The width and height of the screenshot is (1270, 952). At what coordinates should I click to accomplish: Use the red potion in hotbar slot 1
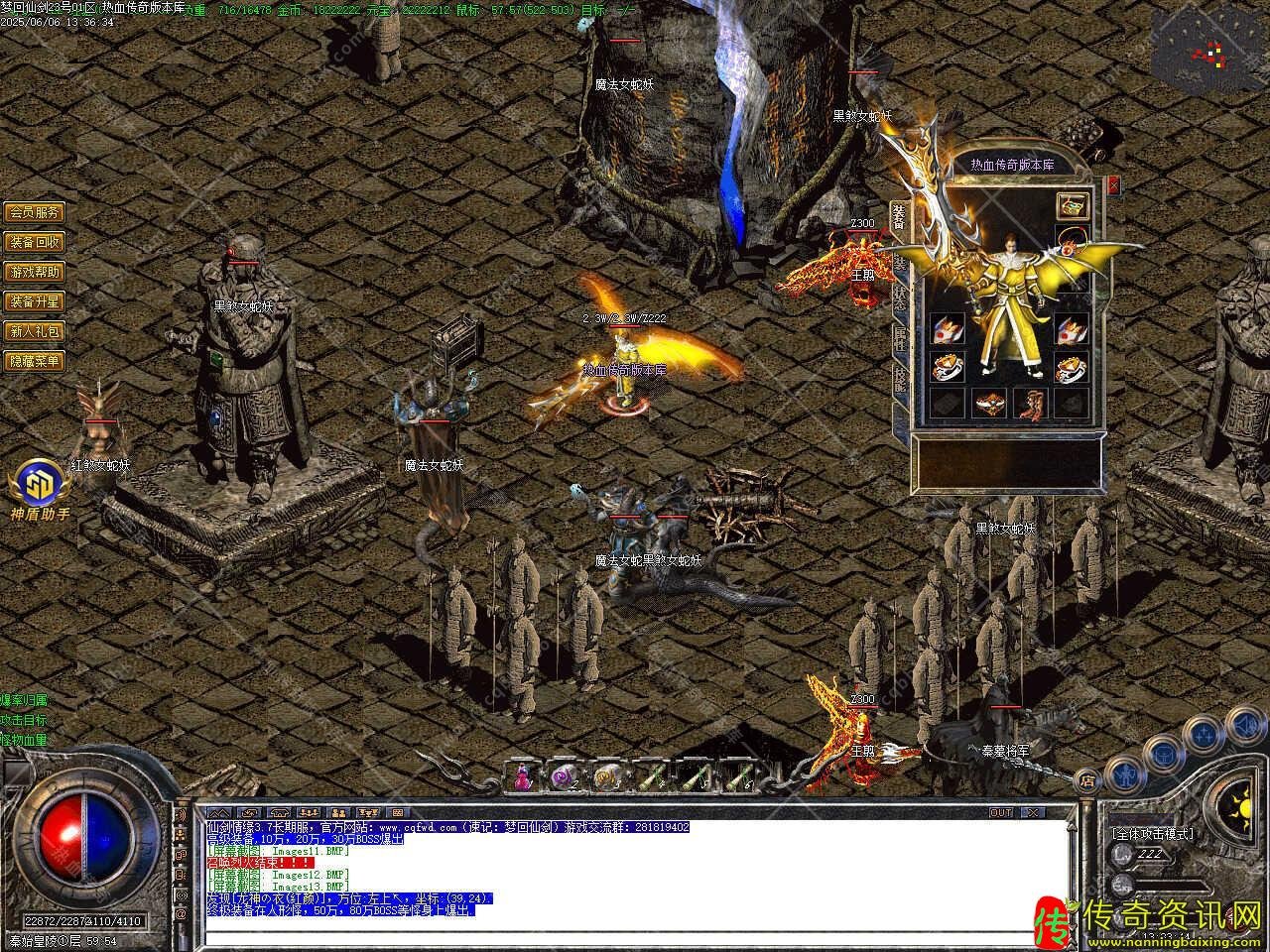click(x=523, y=777)
